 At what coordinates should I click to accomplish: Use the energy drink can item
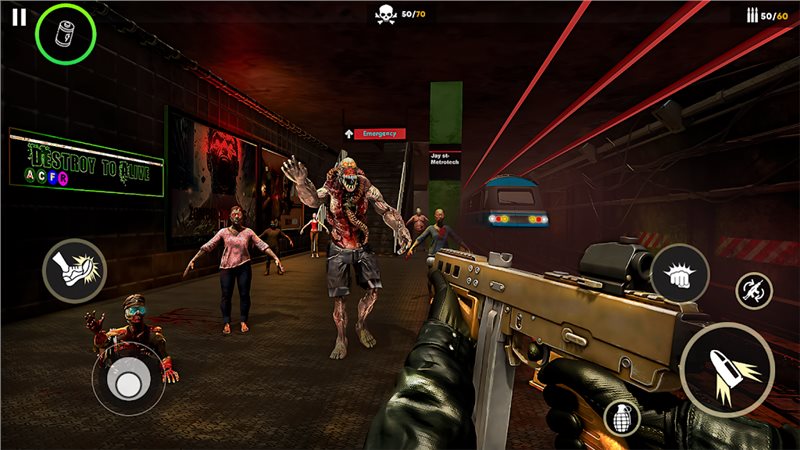(x=65, y=33)
